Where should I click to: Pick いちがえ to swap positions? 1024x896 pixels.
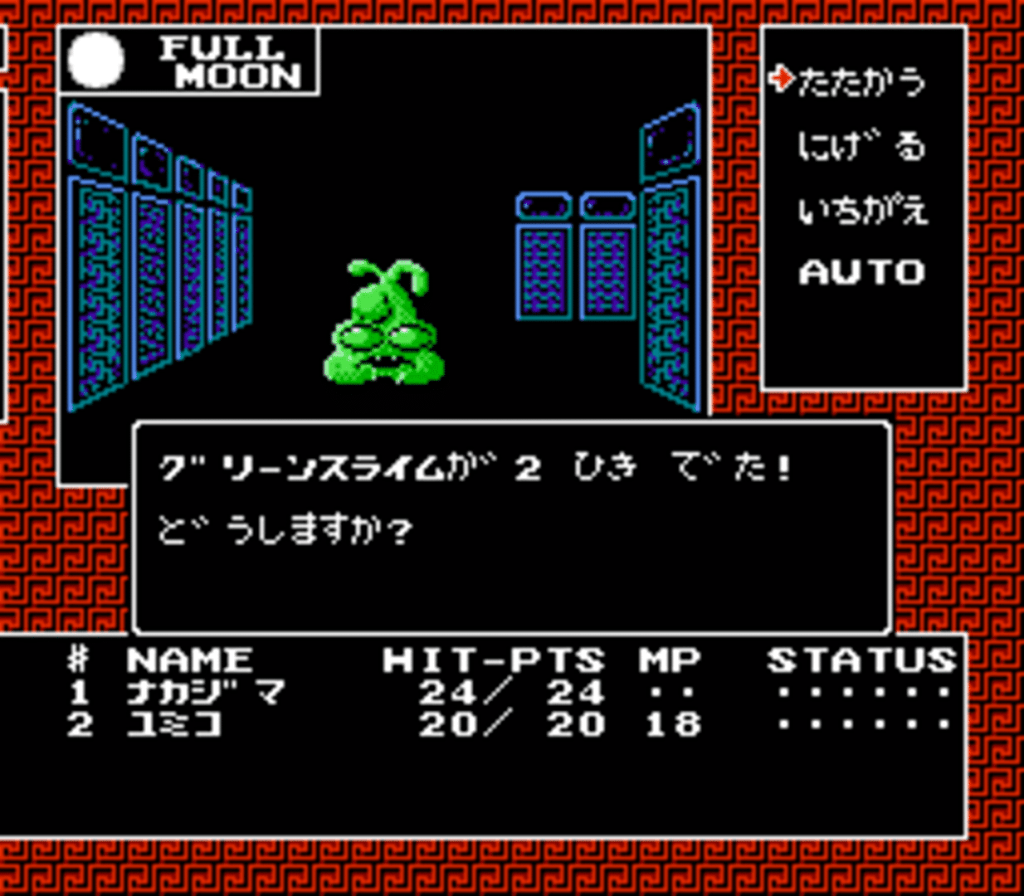click(x=861, y=211)
